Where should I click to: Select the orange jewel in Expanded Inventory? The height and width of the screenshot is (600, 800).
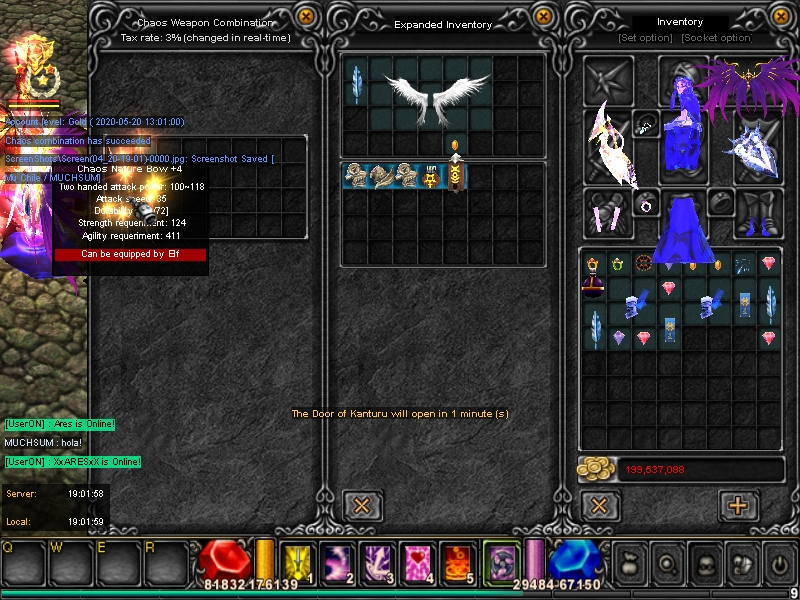[x=456, y=147]
